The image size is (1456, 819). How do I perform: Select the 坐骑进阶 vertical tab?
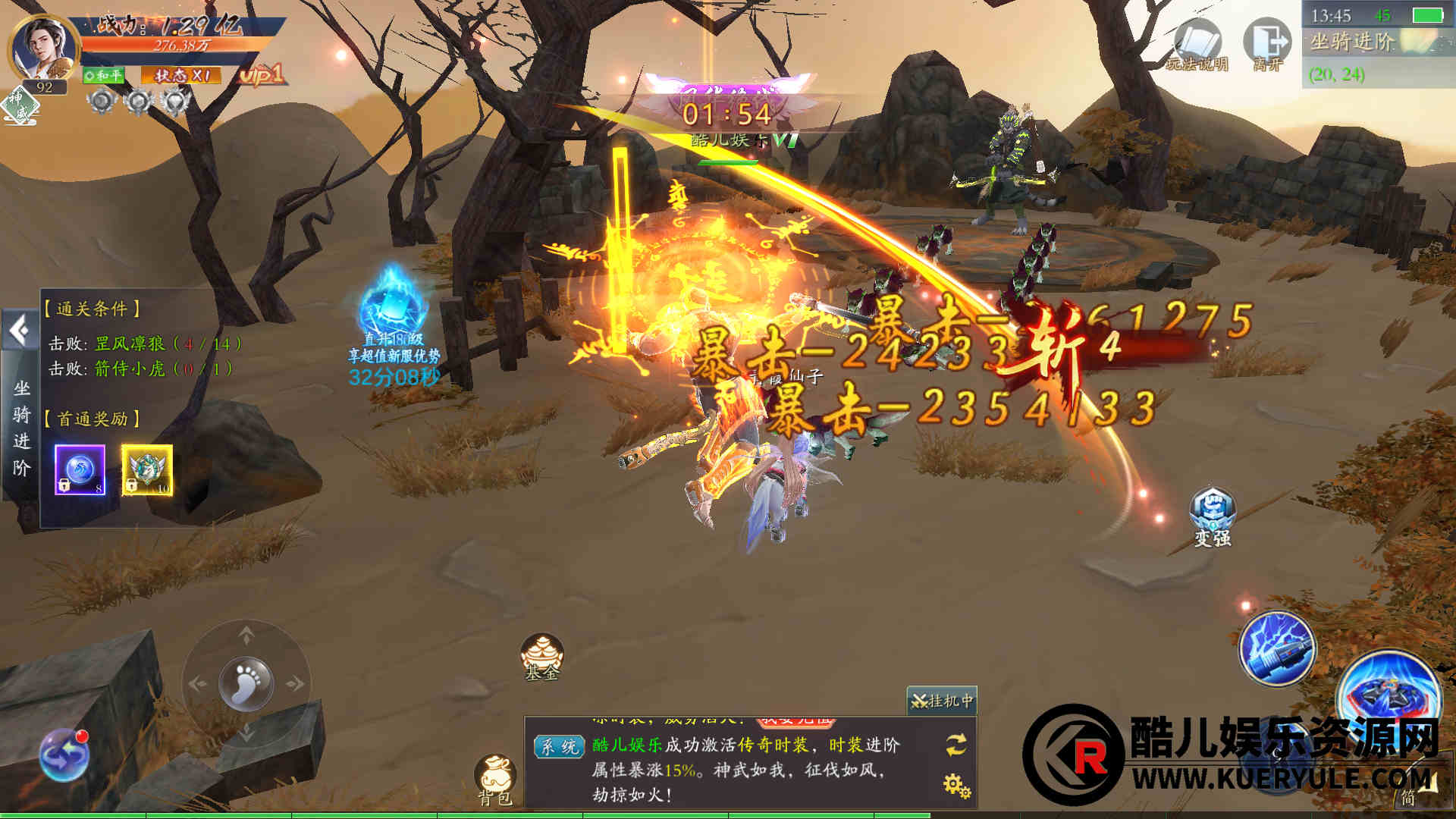coord(22,429)
